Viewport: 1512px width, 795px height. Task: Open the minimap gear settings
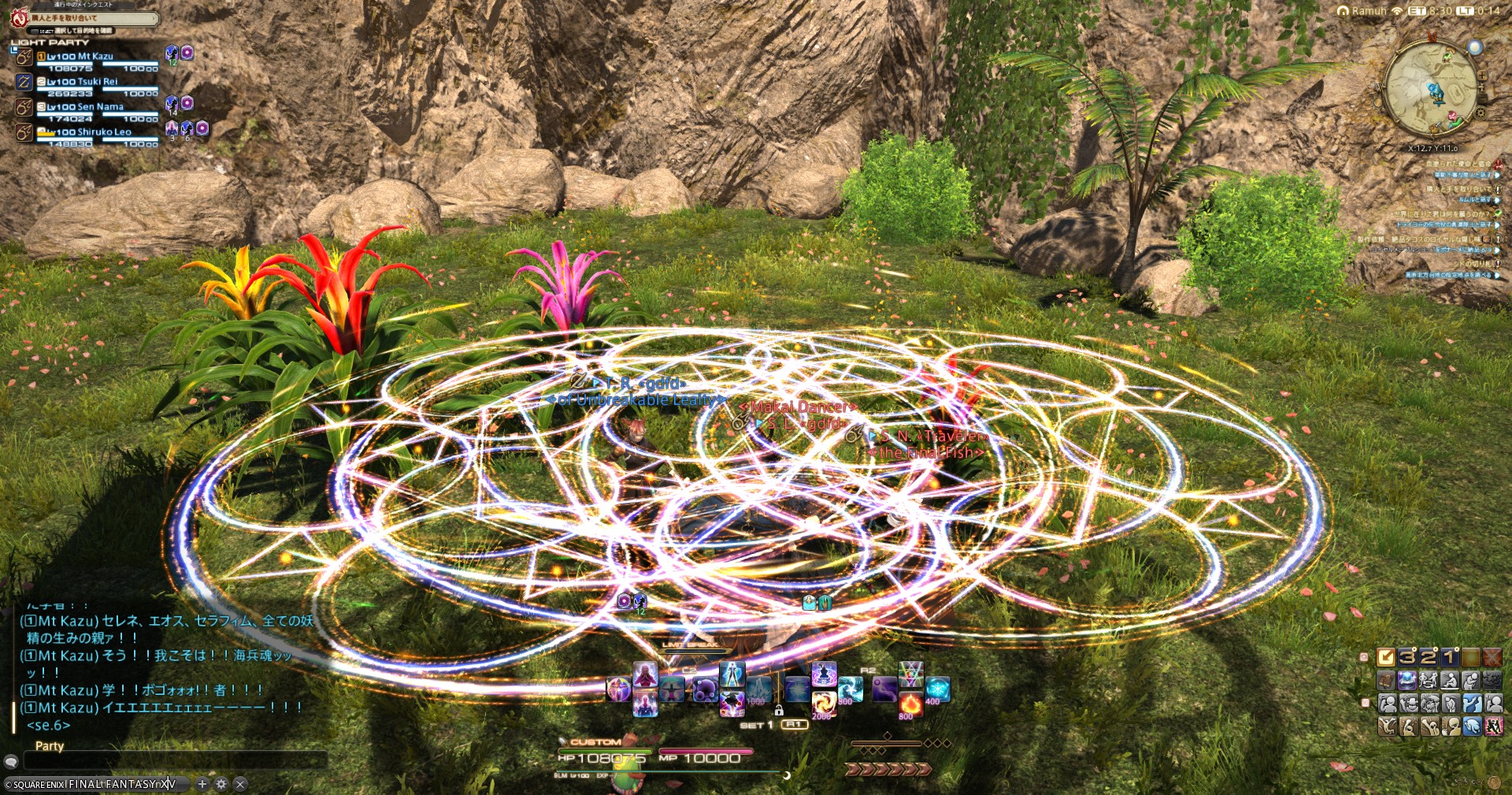(1480, 113)
